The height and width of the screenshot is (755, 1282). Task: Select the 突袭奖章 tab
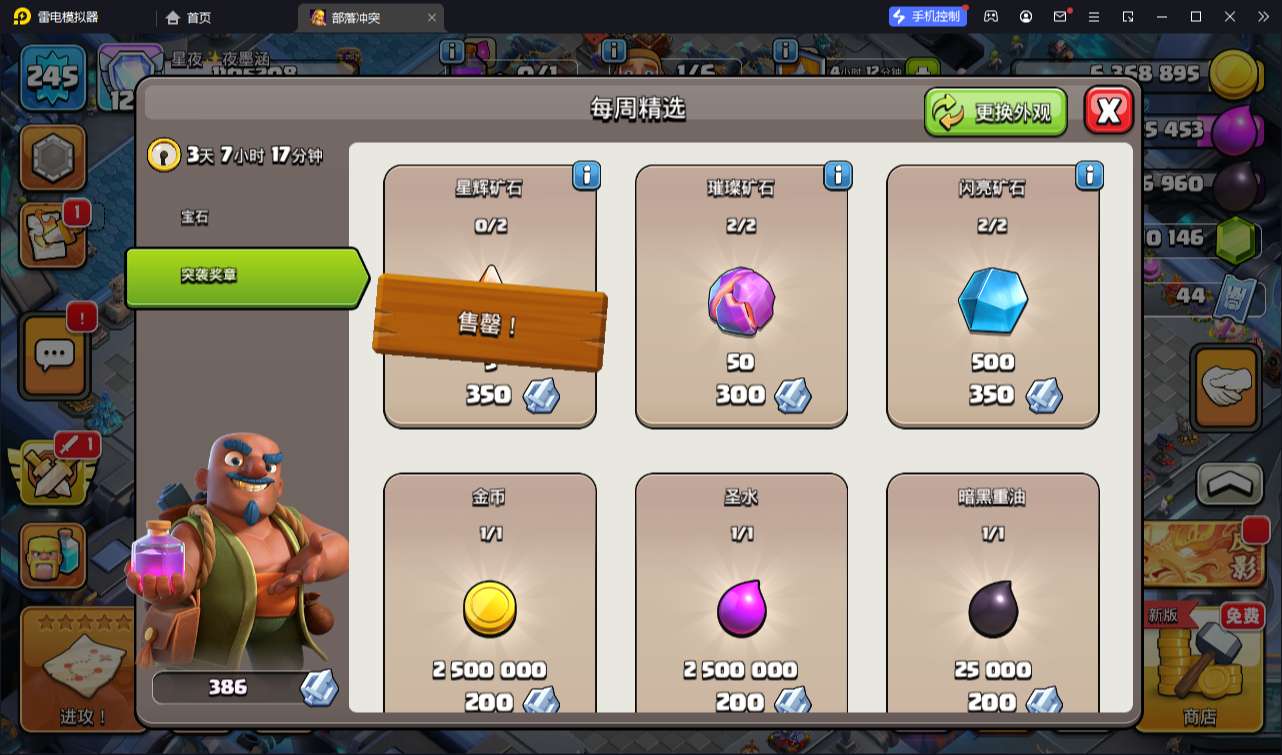(244, 276)
